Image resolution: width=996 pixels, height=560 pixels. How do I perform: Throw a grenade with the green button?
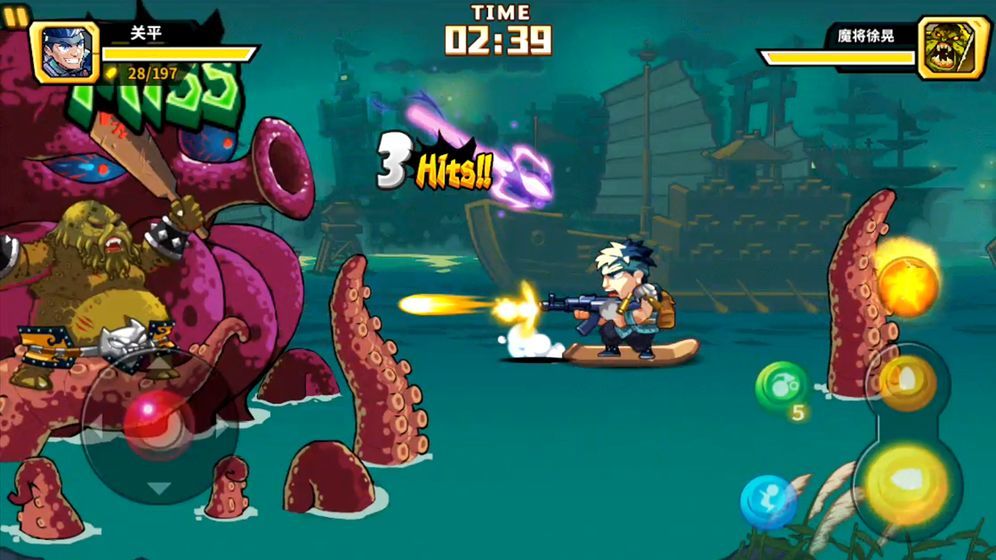pos(781,385)
